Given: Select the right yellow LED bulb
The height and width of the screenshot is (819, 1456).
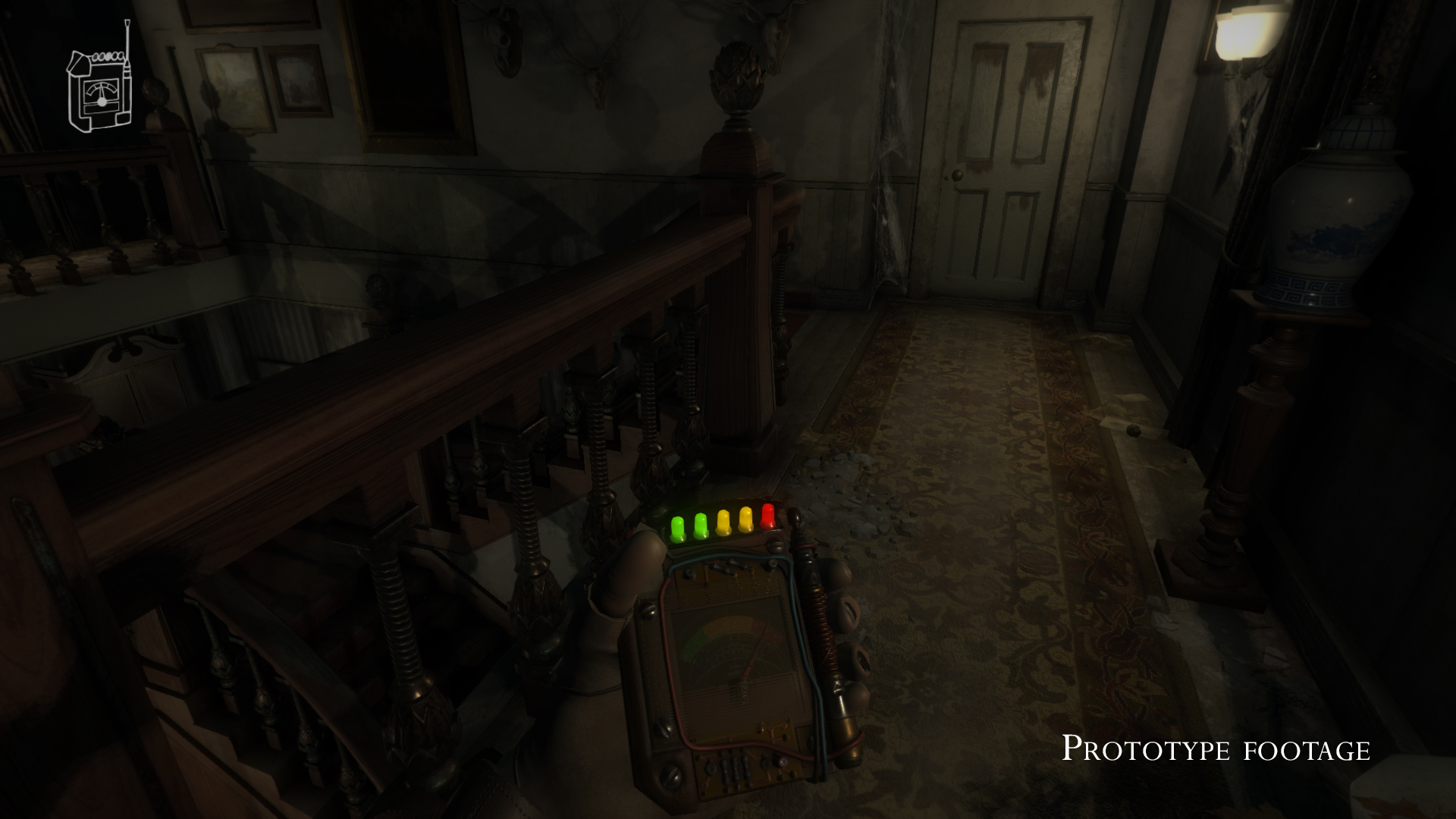Looking at the screenshot, I should point(745,518).
